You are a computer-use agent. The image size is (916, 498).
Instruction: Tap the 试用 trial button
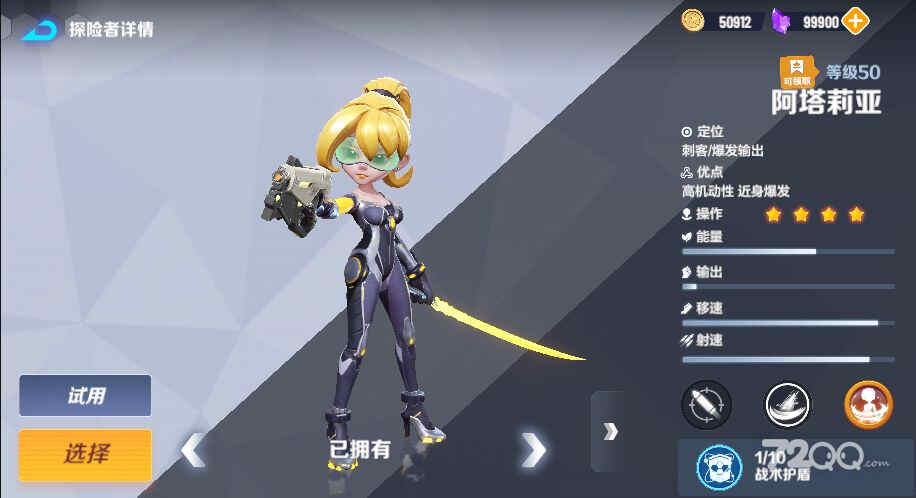[x=85, y=396]
